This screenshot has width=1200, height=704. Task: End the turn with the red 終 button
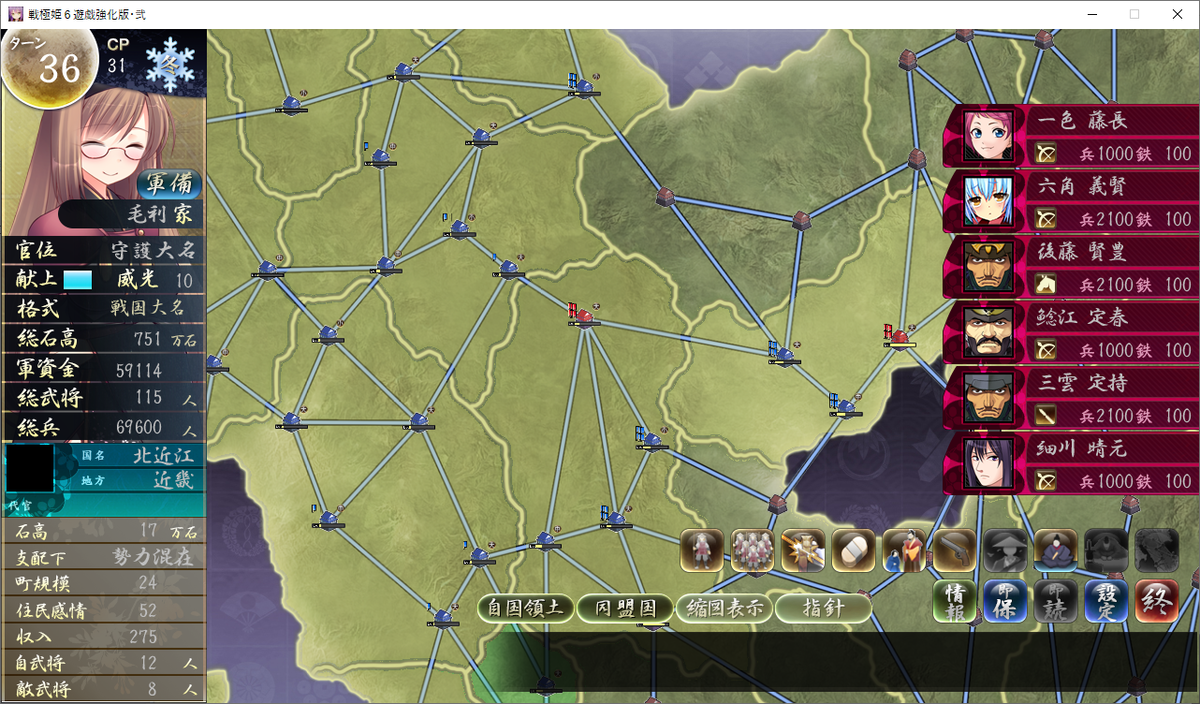click(x=1156, y=602)
